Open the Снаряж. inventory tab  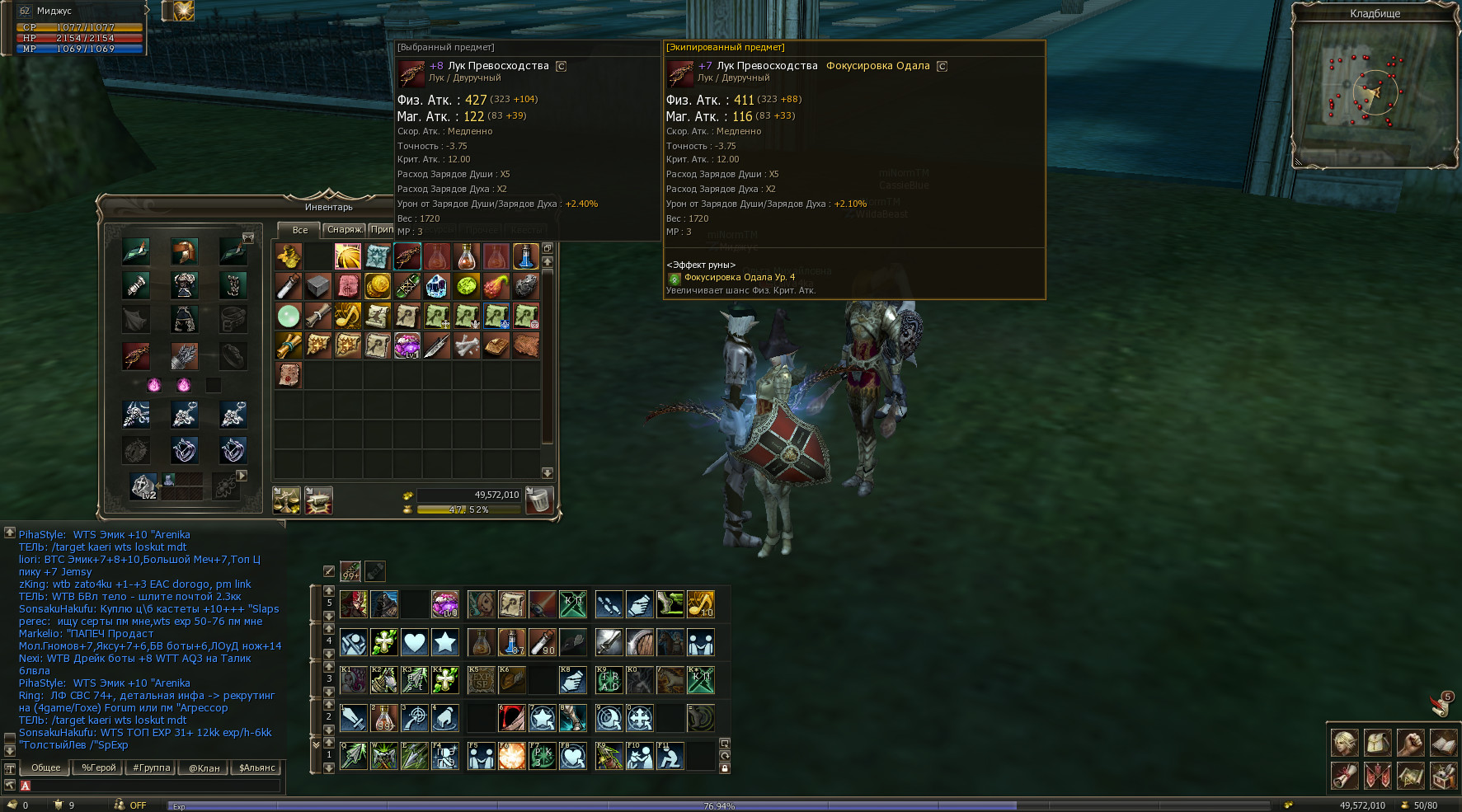[344, 230]
